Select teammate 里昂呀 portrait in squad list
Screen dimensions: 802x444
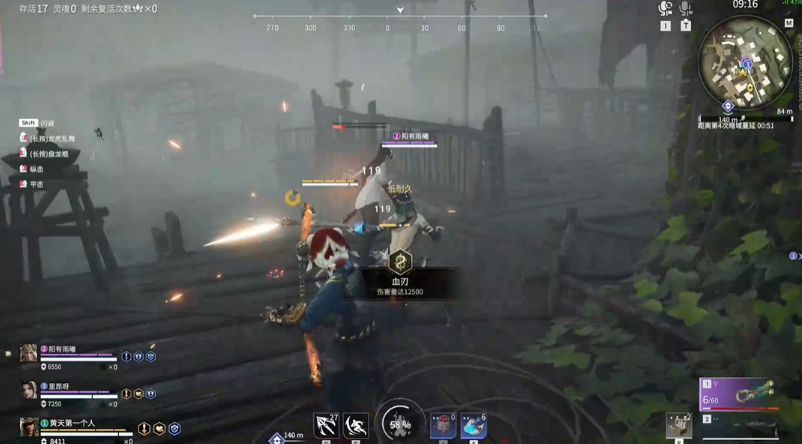coord(28,391)
